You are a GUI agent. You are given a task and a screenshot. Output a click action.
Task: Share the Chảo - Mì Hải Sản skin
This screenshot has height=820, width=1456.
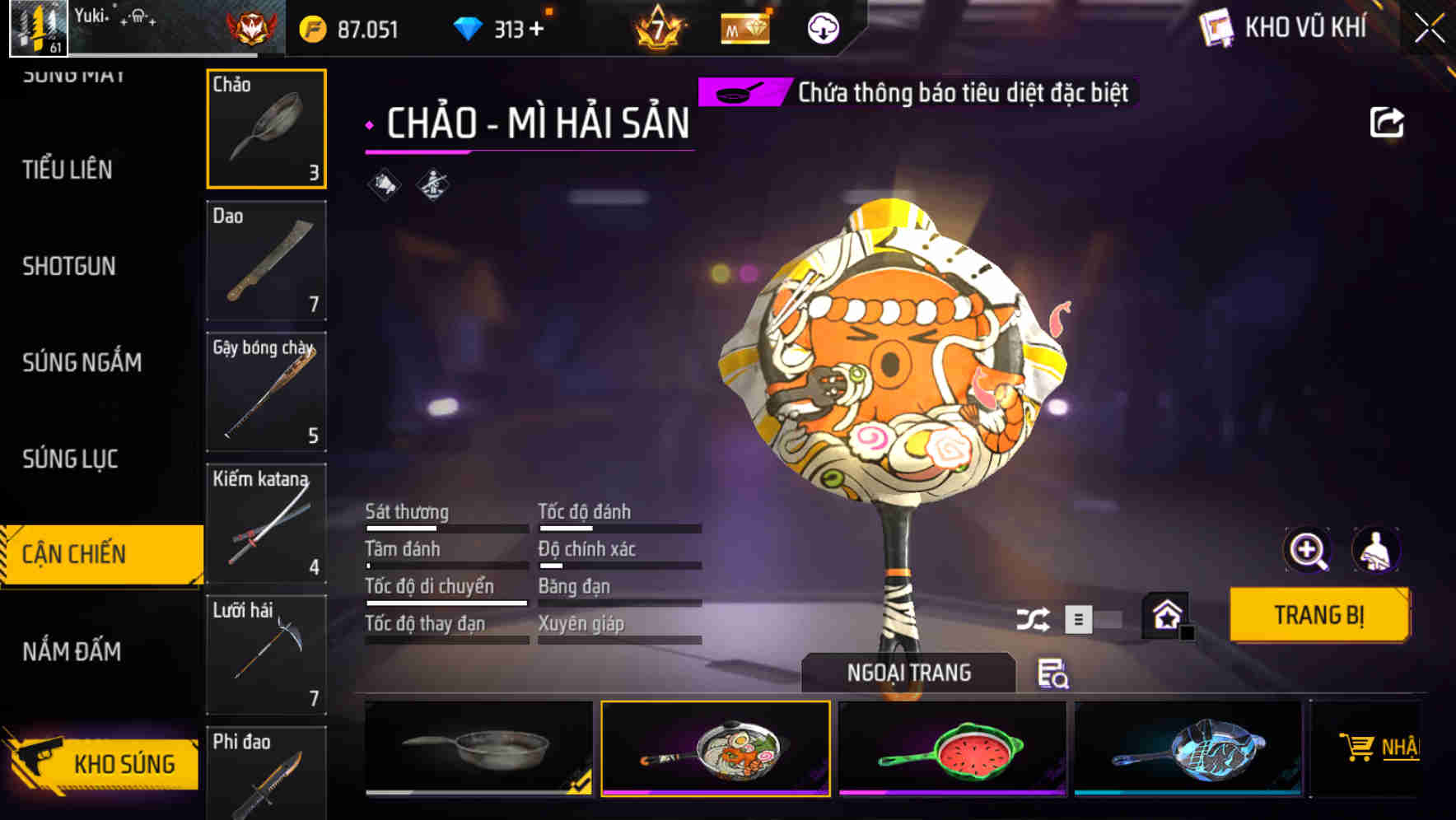(1386, 121)
